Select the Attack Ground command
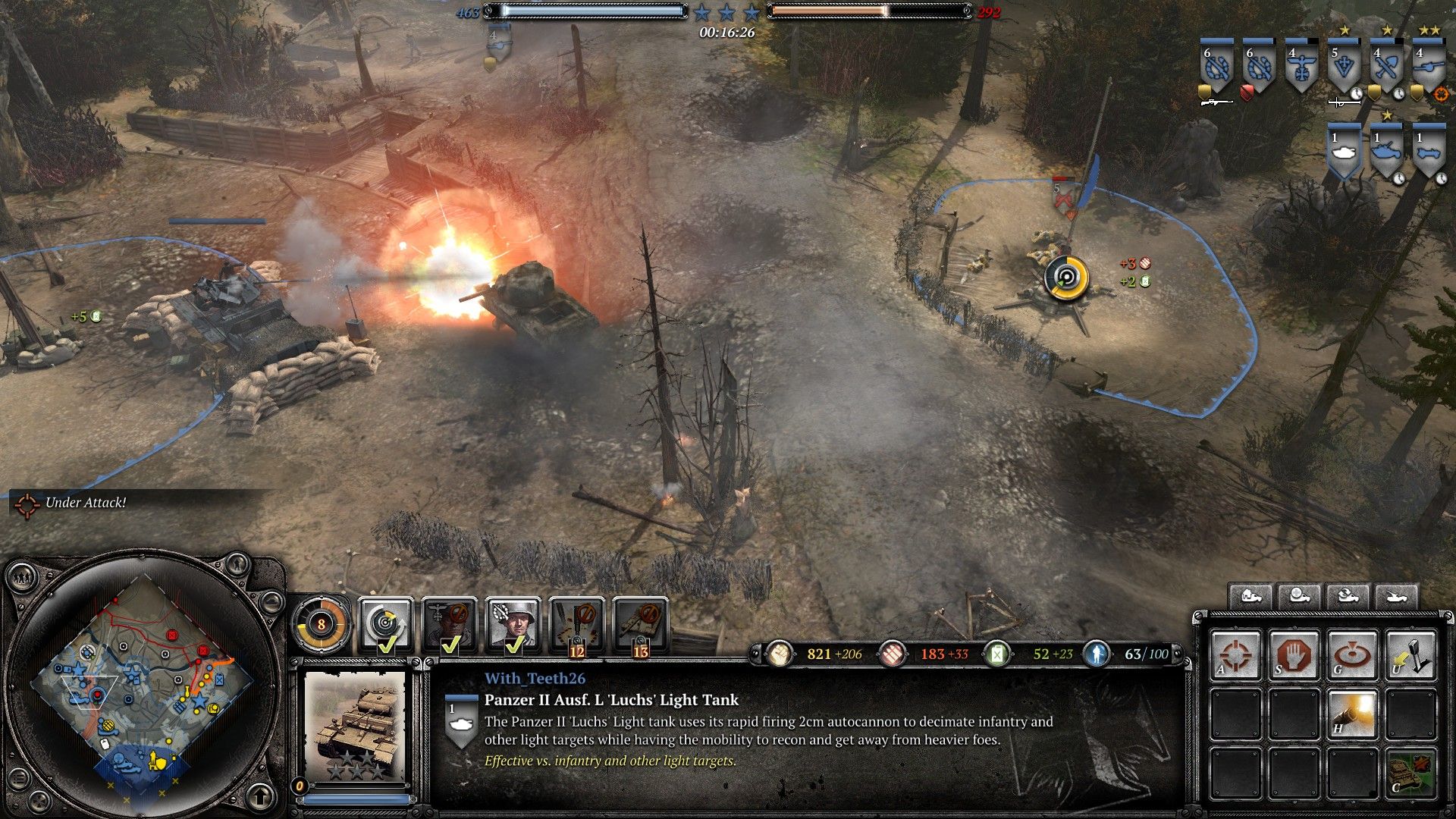The height and width of the screenshot is (819, 1456). pyautogui.click(x=1352, y=654)
